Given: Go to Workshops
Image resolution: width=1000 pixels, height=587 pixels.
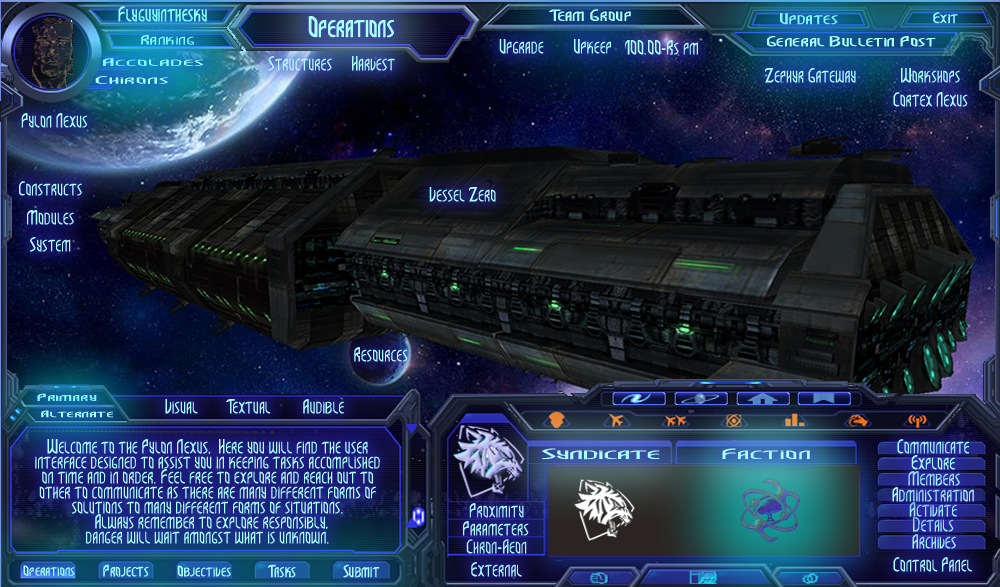Looking at the screenshot, I should pos(930,76).
